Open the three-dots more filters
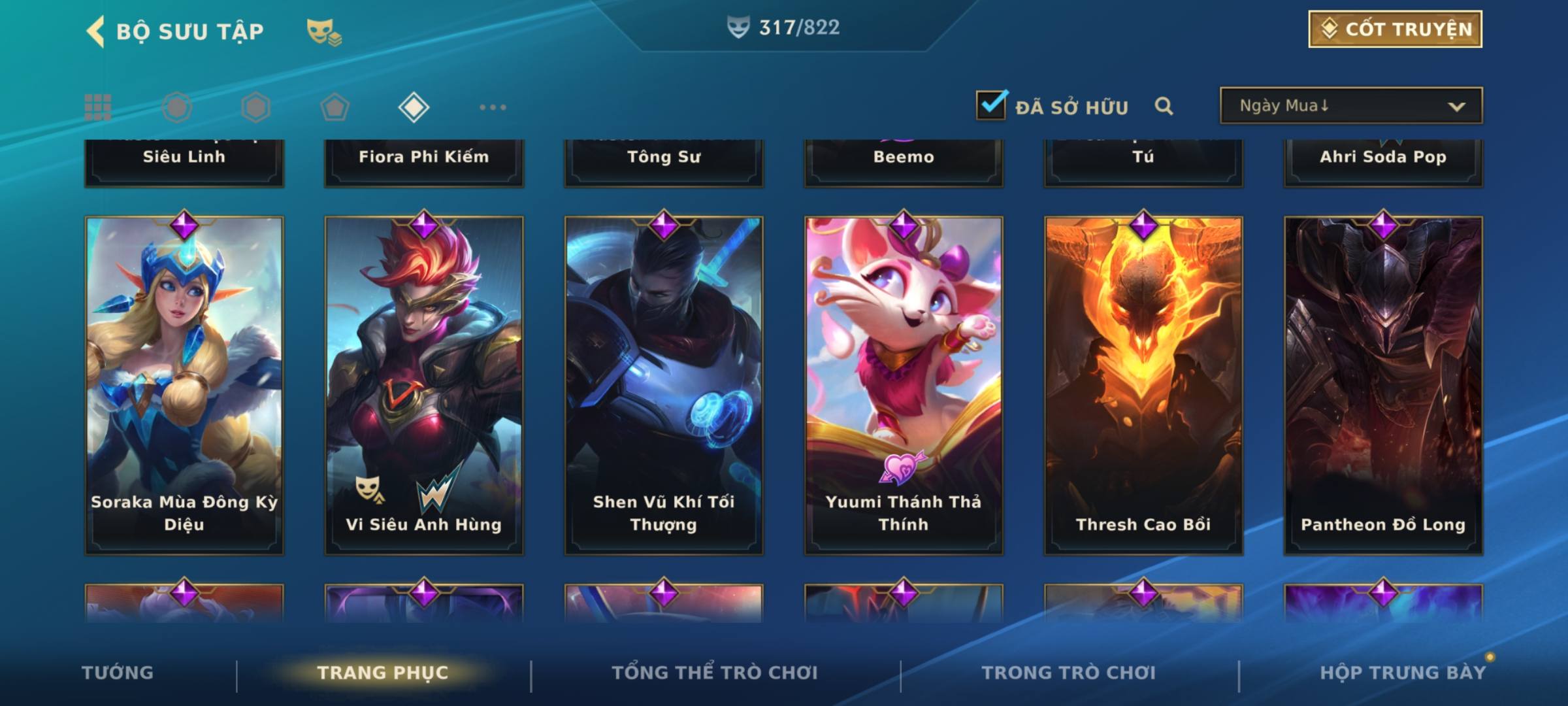Viewport: 1568px width, 706px height. pos(493,107)
